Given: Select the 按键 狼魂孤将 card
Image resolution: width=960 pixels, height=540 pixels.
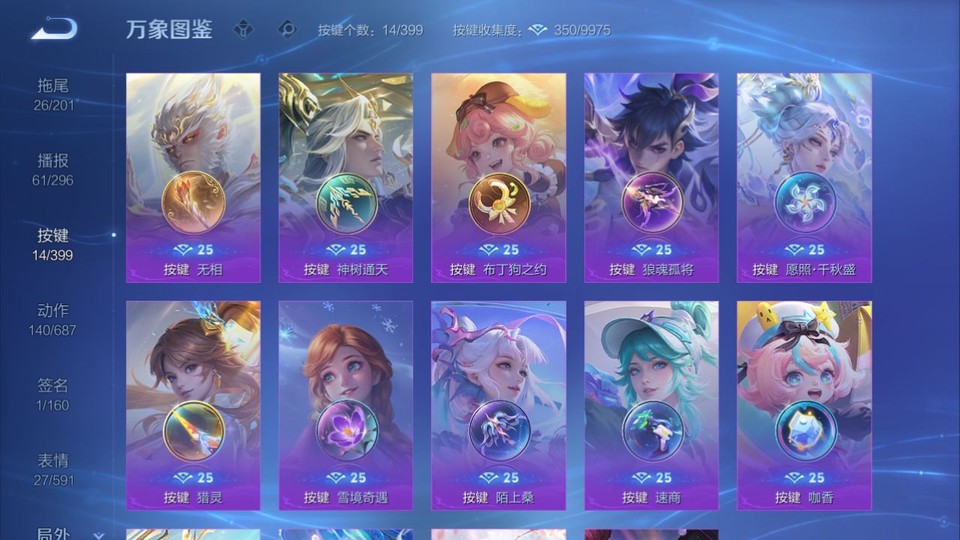Looking at the screenshot, I should pos(651,177).
